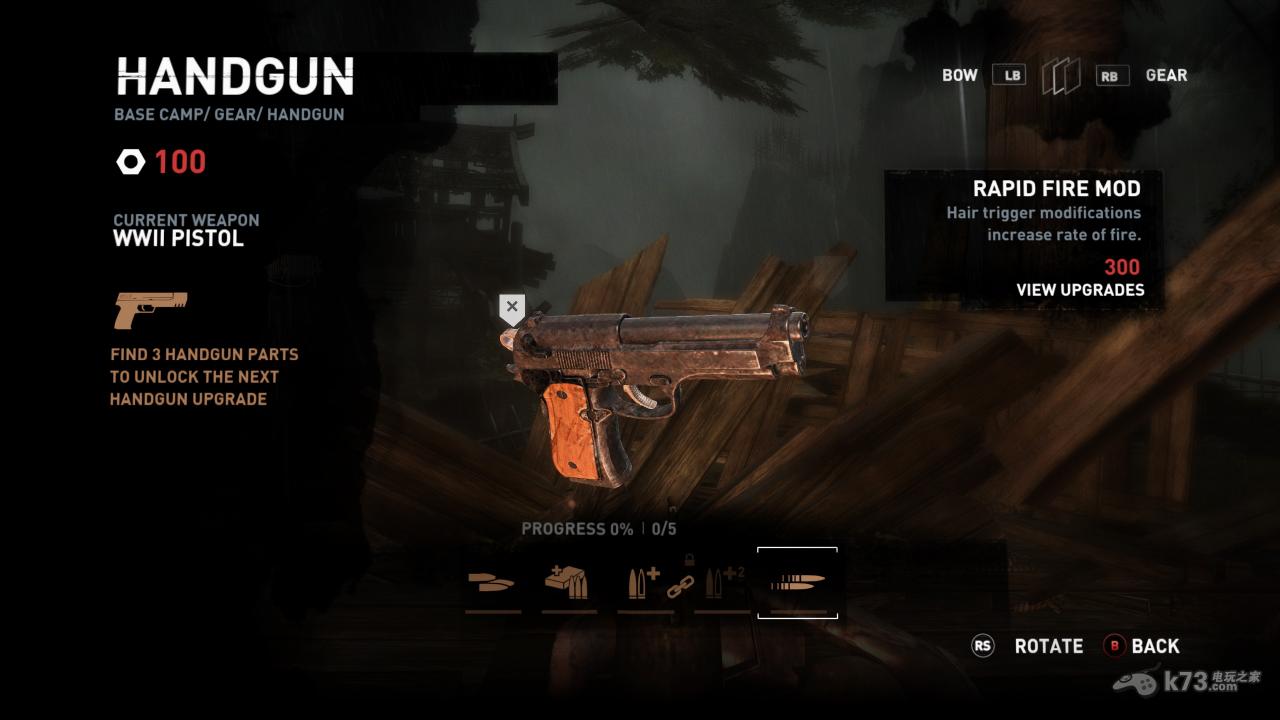The width and height of the screenshot is (1280, 720).
Task: Click the X marker on the pistol muzzle
Action: click(512, 308)
